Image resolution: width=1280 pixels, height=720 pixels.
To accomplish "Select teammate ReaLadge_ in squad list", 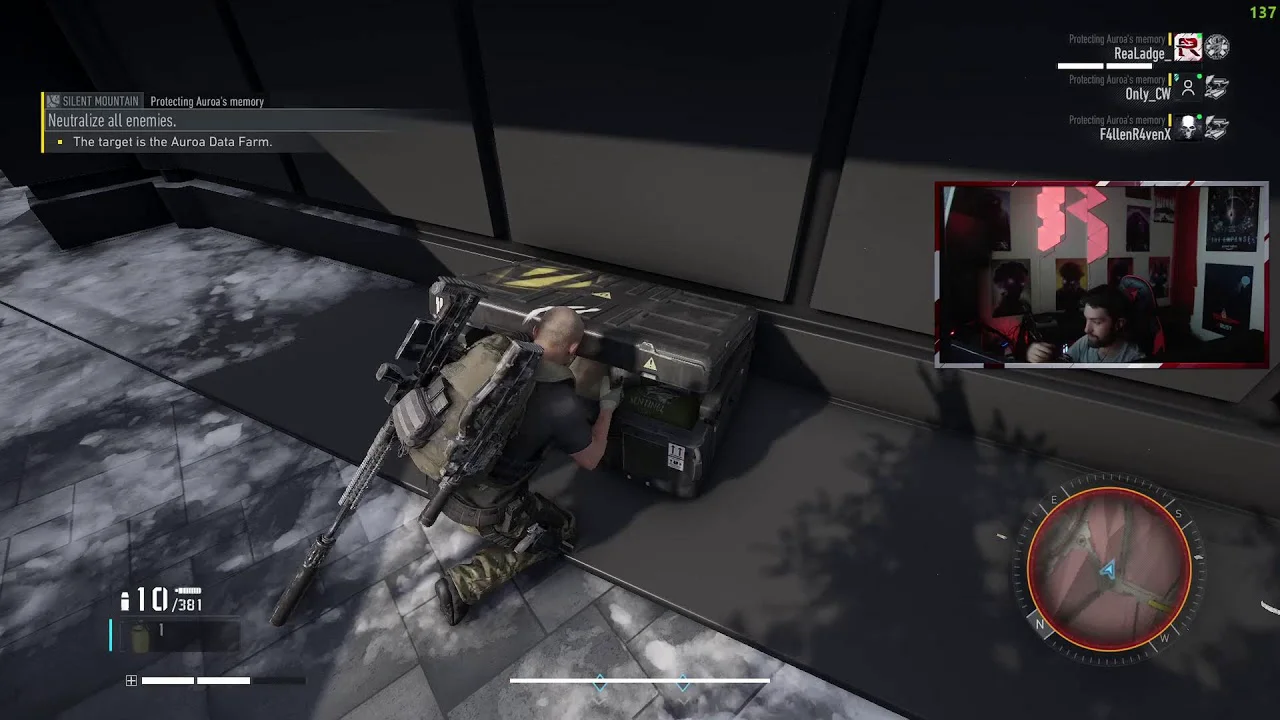I will 1142,54.
